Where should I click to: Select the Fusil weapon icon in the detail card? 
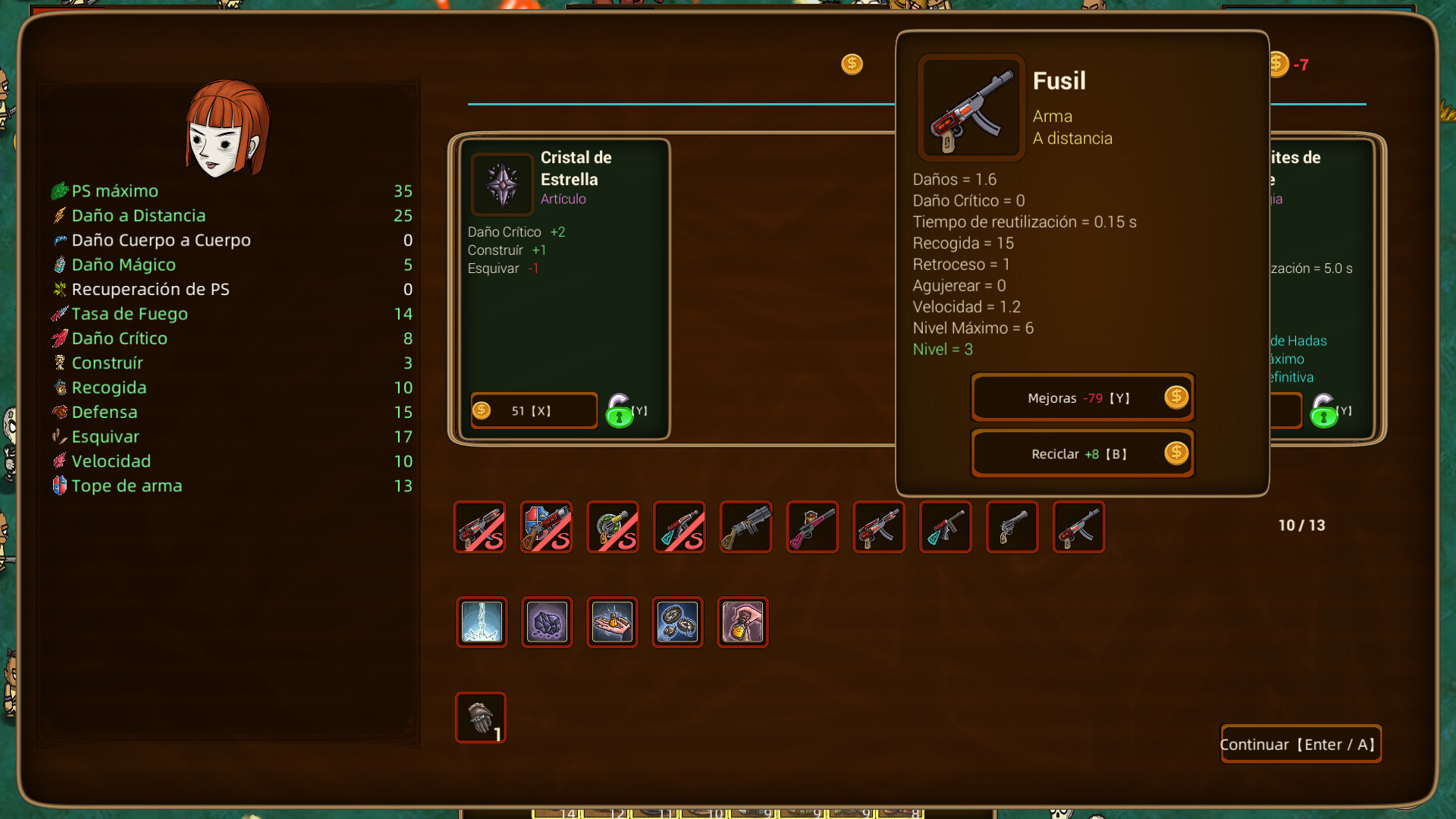pyautogui.click(x=971, y=107)
